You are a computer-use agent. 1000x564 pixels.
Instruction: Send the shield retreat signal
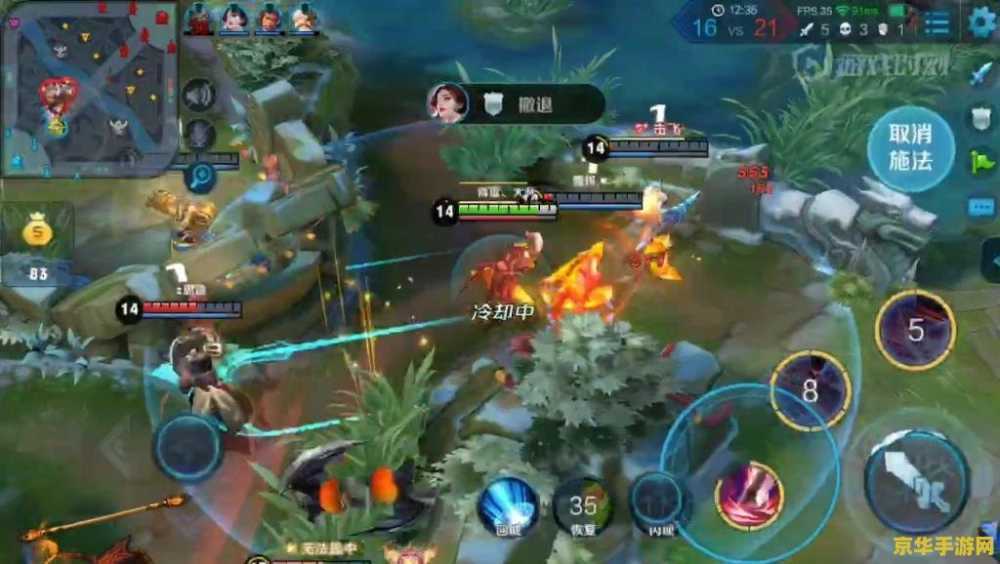click(x=980, y=117)
